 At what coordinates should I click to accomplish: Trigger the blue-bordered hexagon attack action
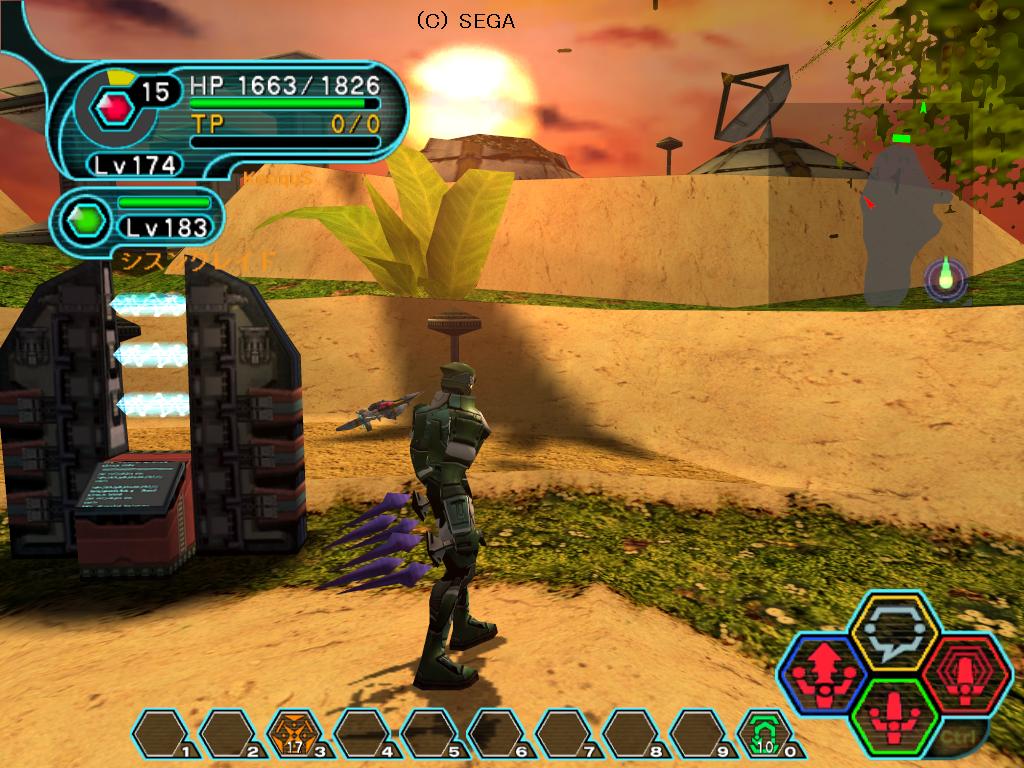825,672
